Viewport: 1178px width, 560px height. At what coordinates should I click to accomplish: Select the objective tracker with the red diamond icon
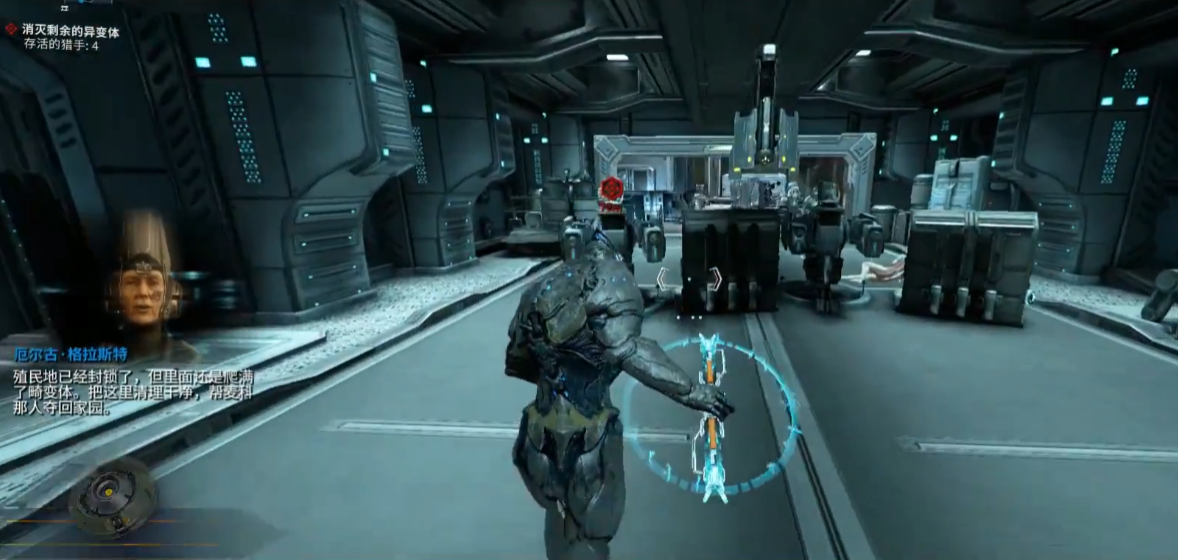70,31
